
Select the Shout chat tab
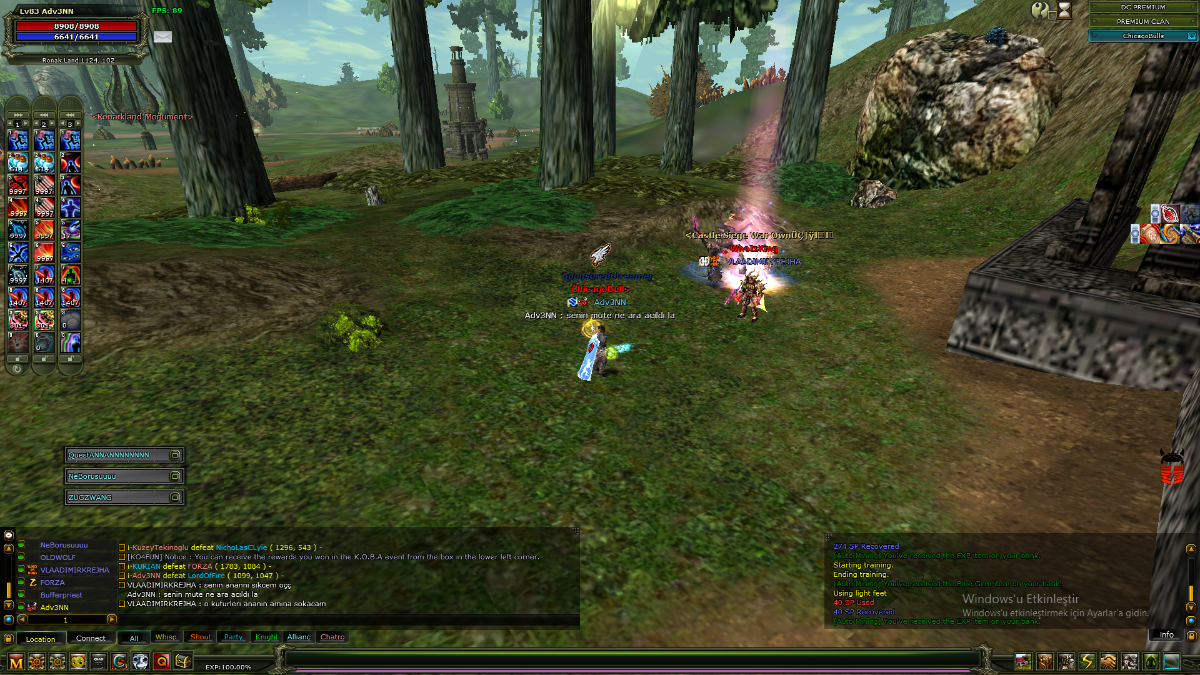coord(200,637)
